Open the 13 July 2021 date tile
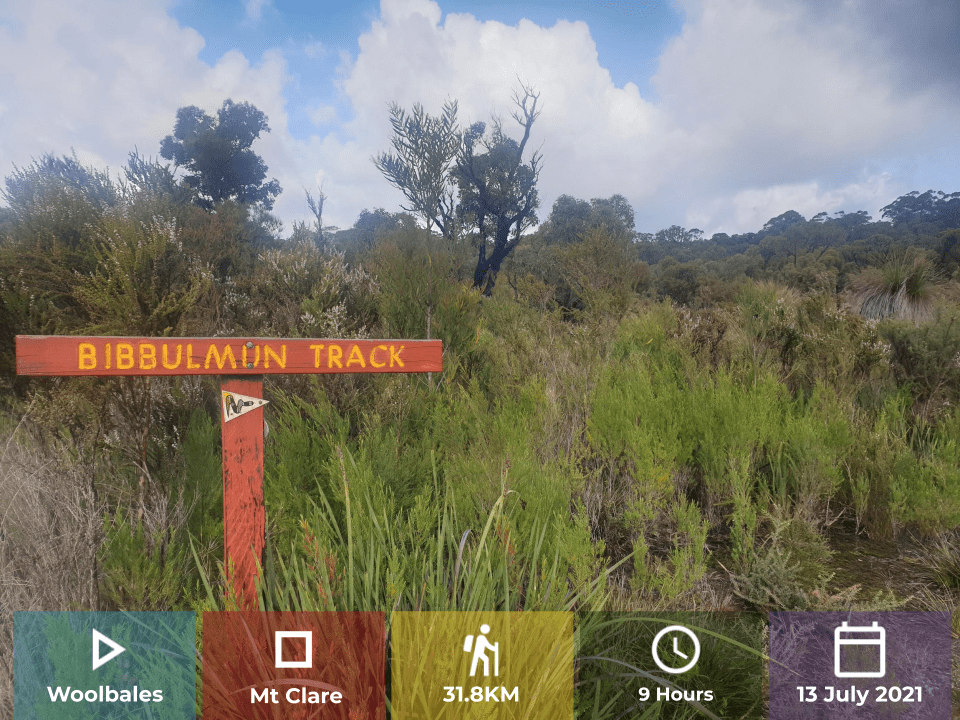This screenshot has width=960, height=720. [860, 665]
